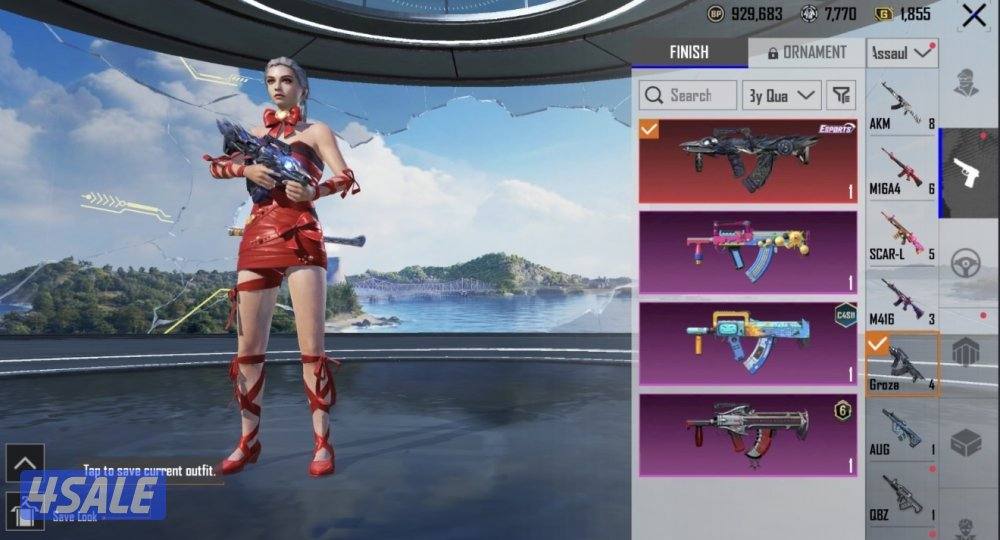Screen dimensions: 1000x540
Task: Switch to the character outfit category
Action: 967,84
